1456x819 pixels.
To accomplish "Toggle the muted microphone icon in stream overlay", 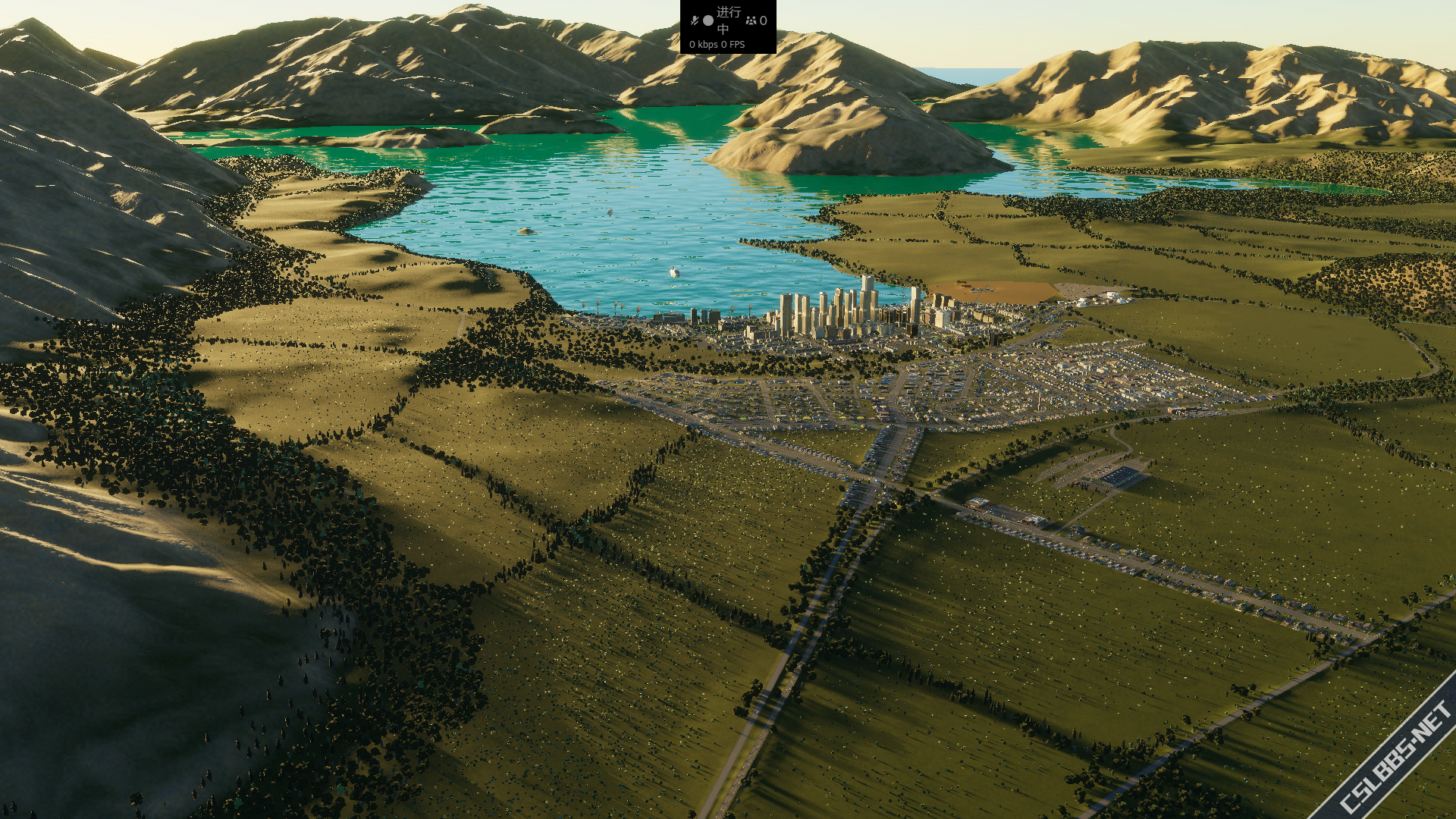I will click(x=694, y=20).
